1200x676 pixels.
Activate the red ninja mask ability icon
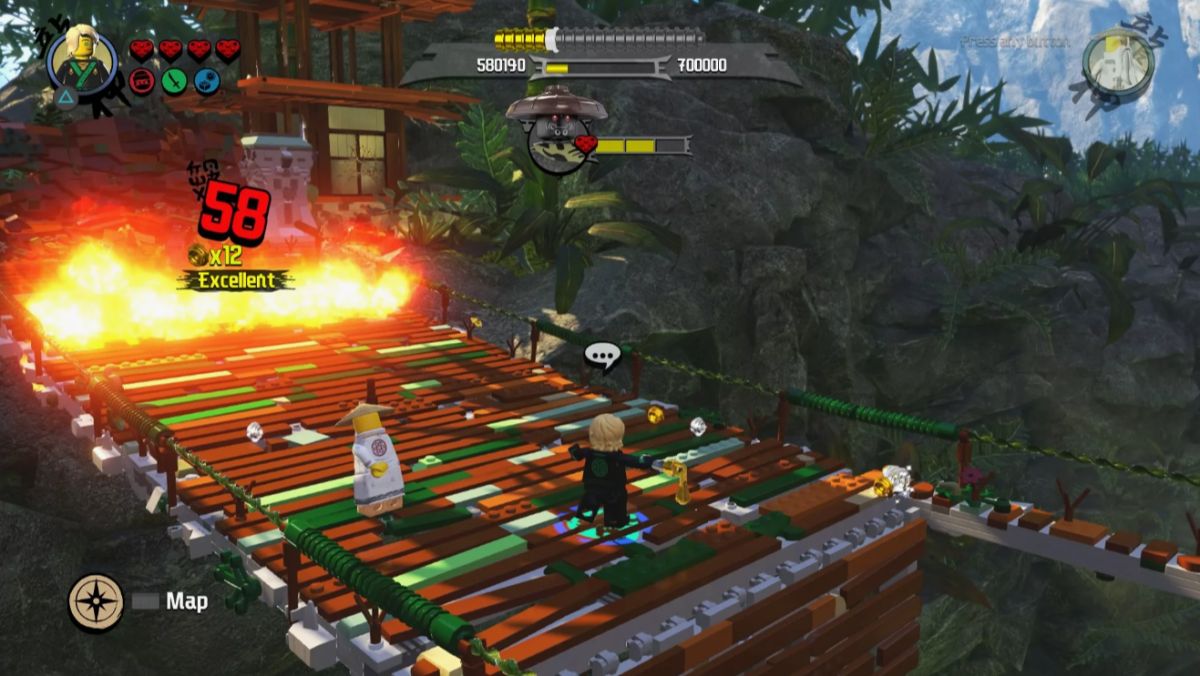pos(143,81)
